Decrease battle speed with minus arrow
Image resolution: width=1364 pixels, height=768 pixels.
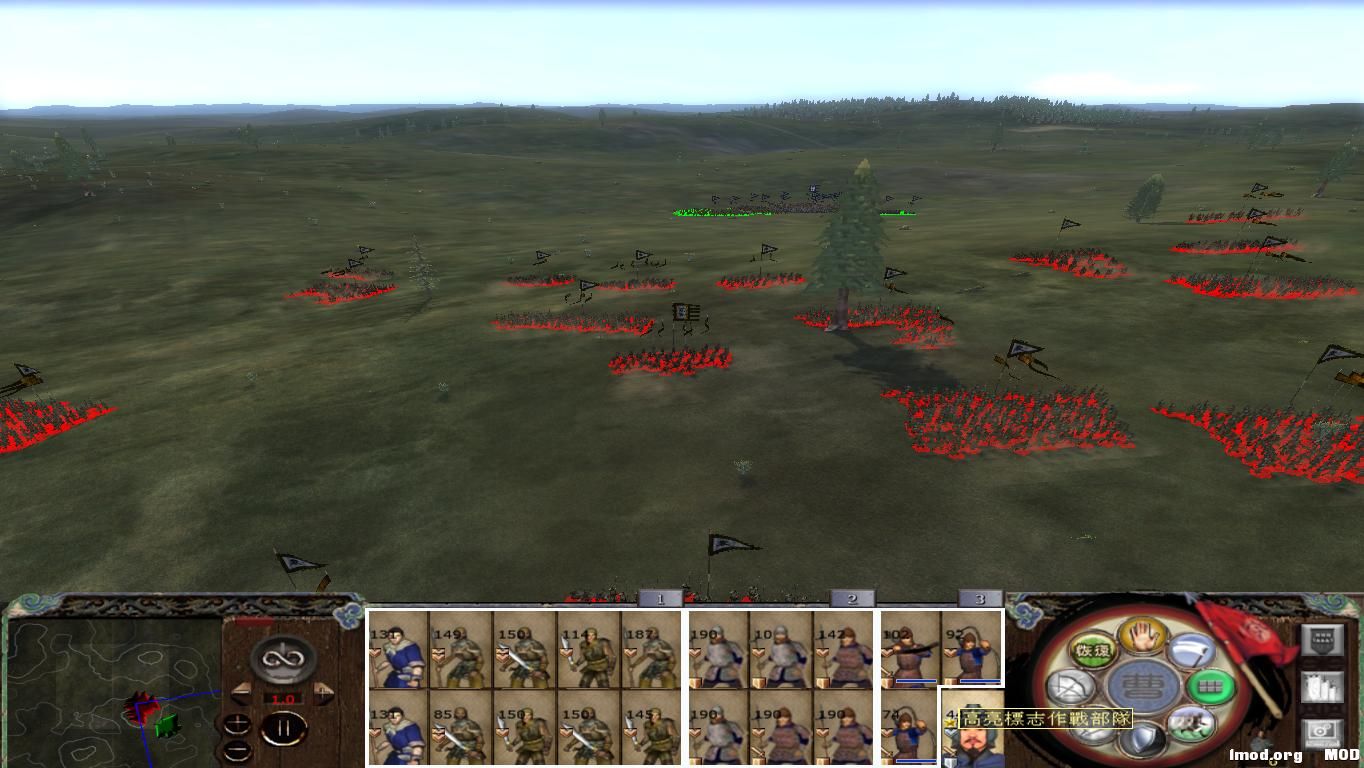243,692
